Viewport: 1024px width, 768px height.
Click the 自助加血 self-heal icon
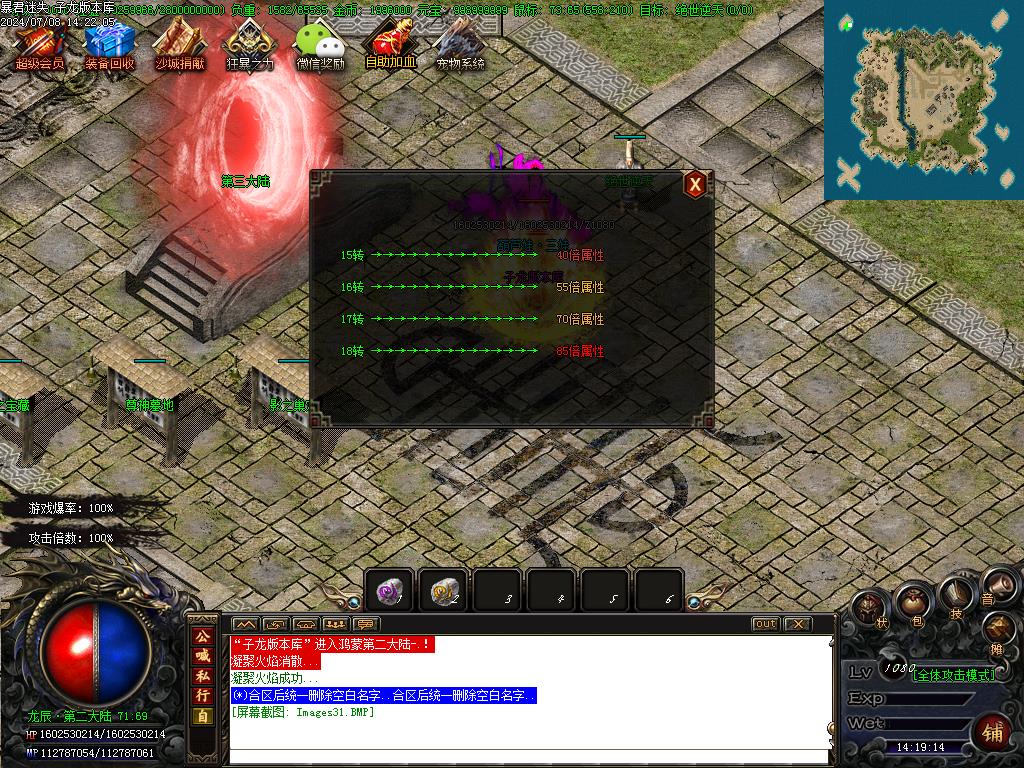point(390,44)
